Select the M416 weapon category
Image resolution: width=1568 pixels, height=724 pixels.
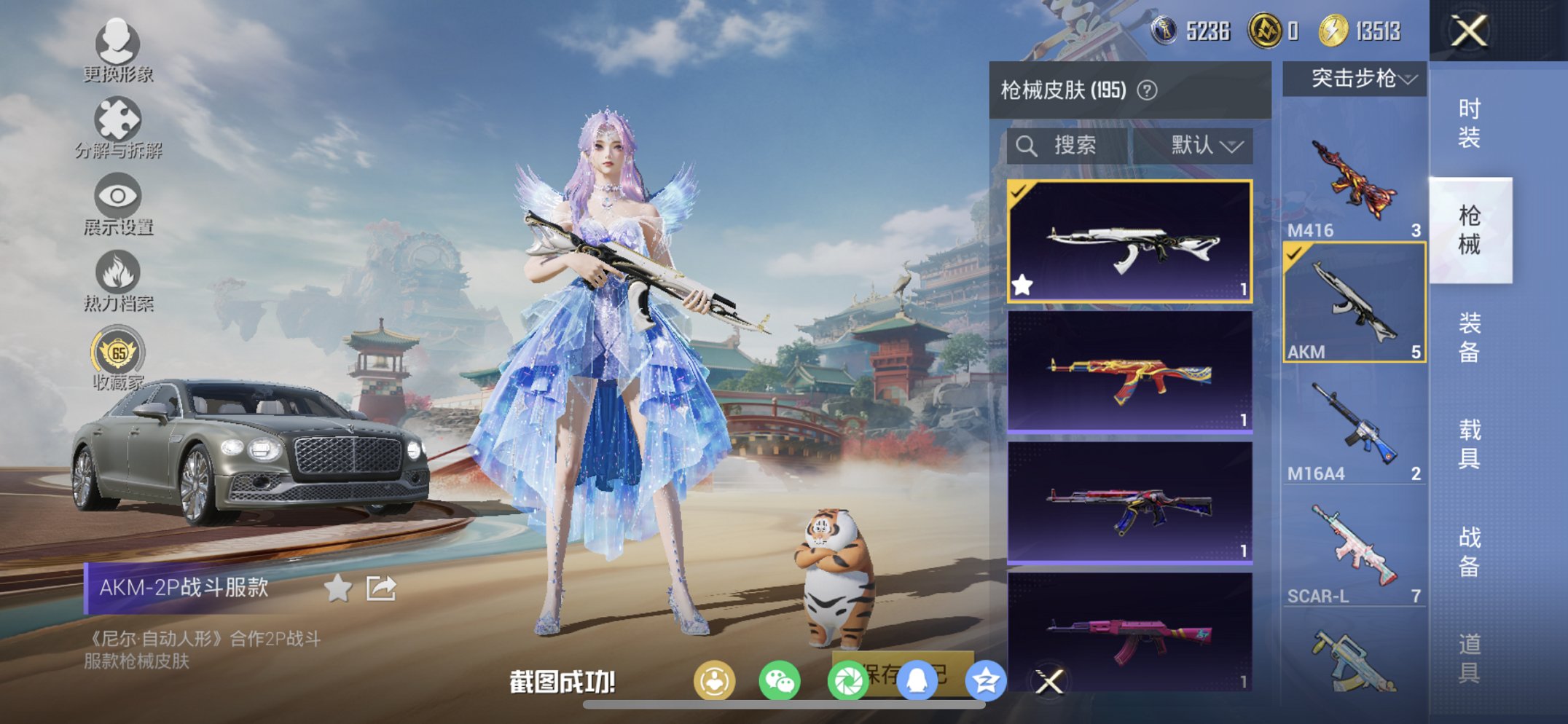click(x=1354, y=182)
